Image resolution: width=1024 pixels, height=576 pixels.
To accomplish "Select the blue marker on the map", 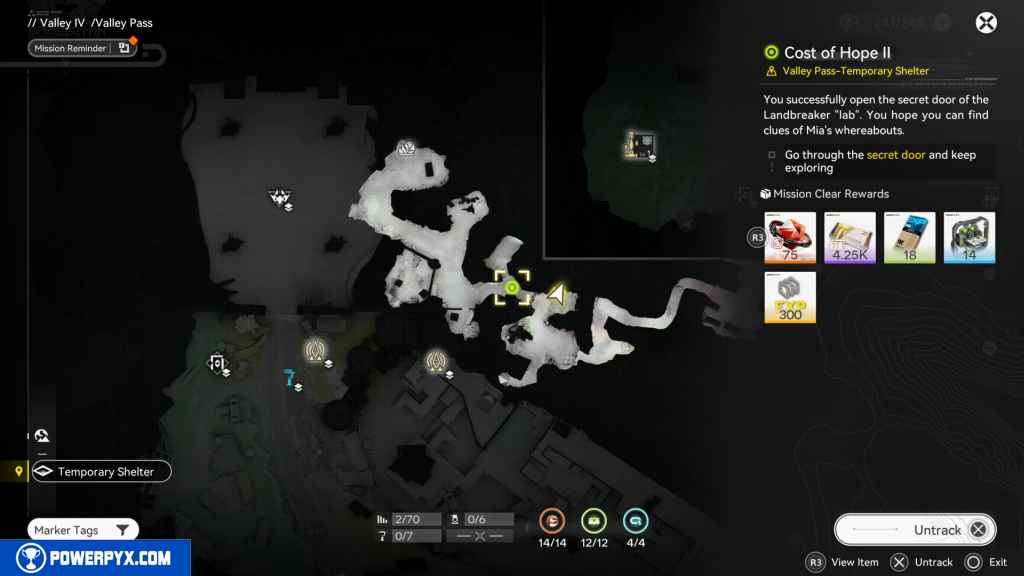I will (291, 379).
